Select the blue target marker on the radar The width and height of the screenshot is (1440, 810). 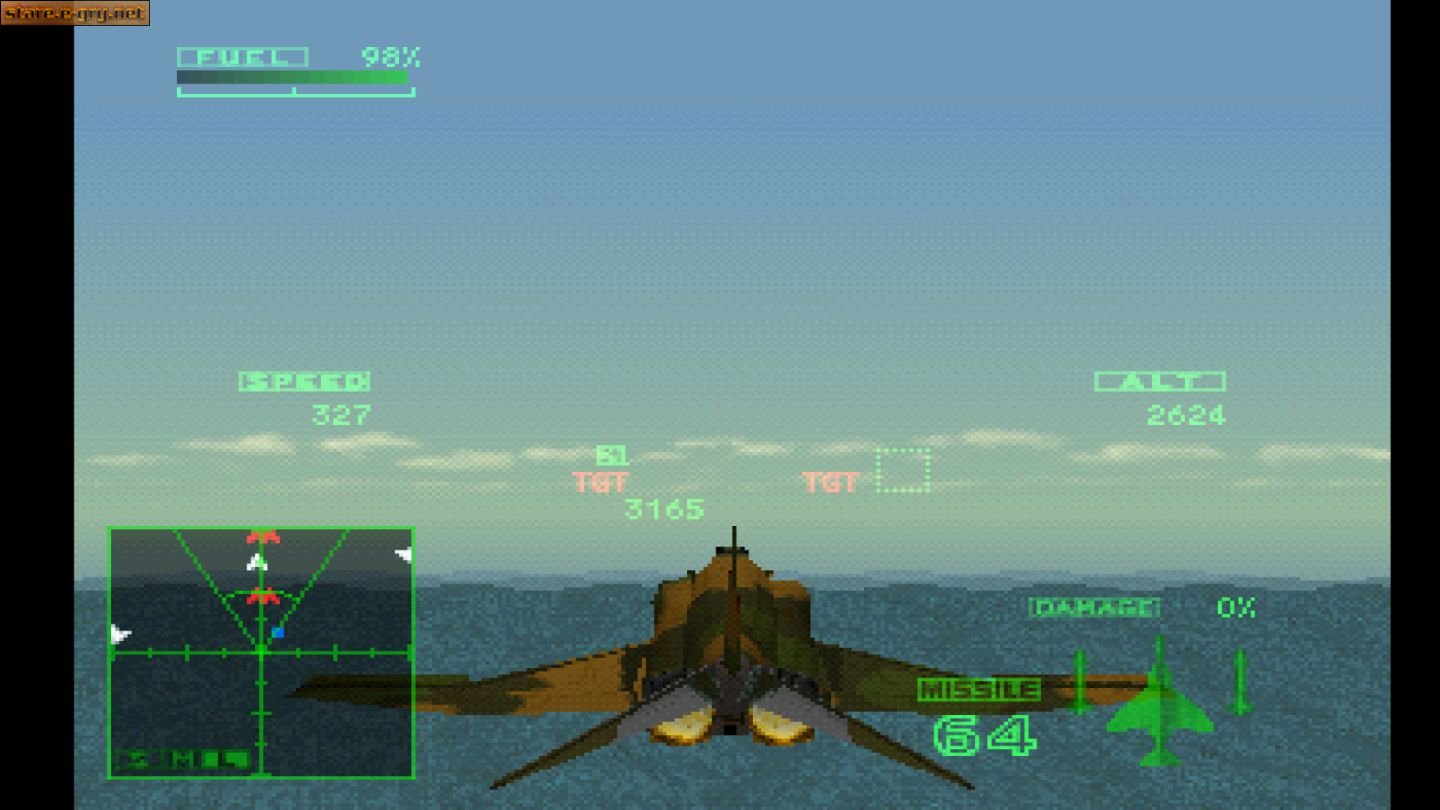tap(278, 631)
